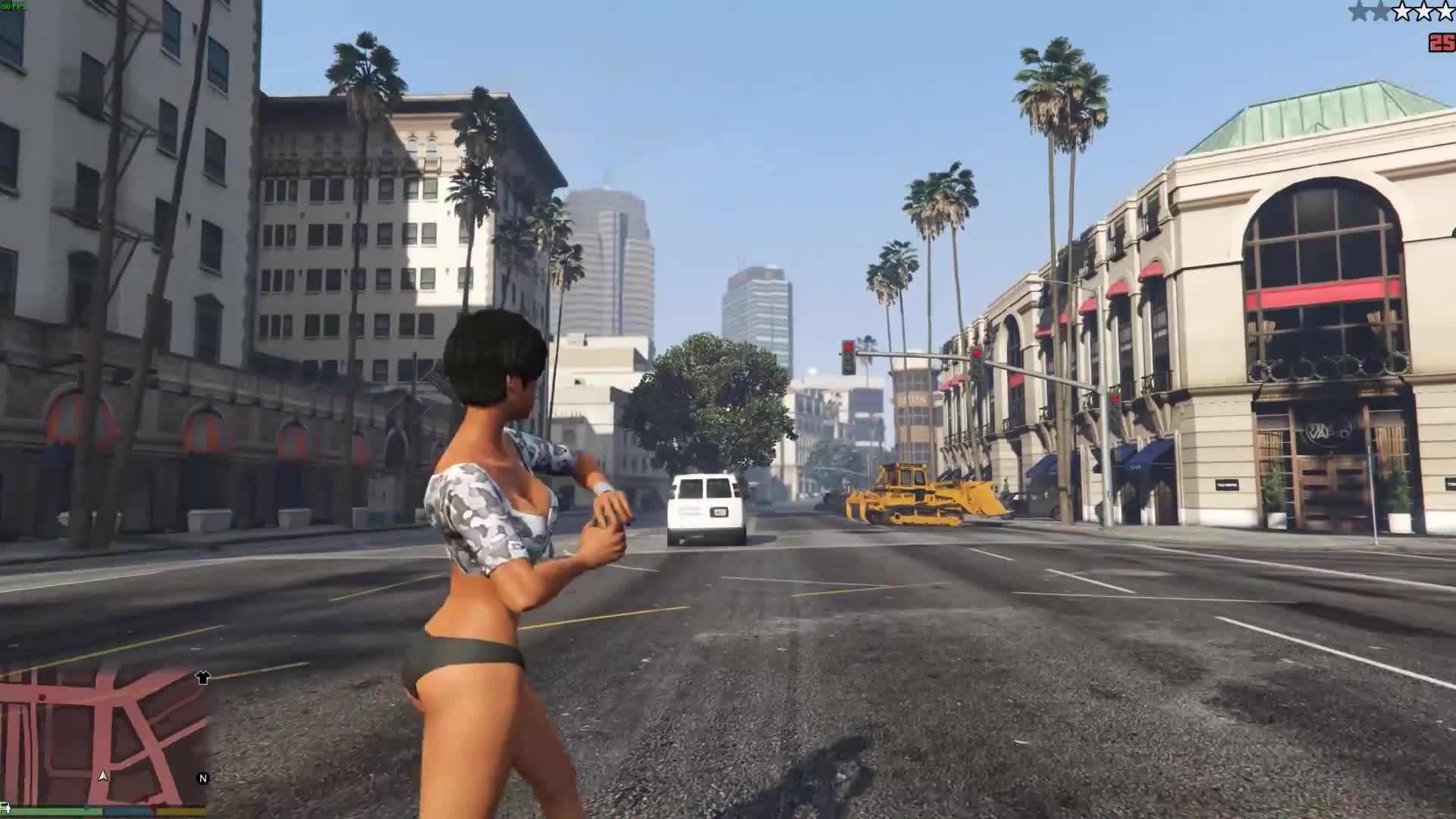
Task: Click the second lit wanted level star
Action: [1381, 11]
